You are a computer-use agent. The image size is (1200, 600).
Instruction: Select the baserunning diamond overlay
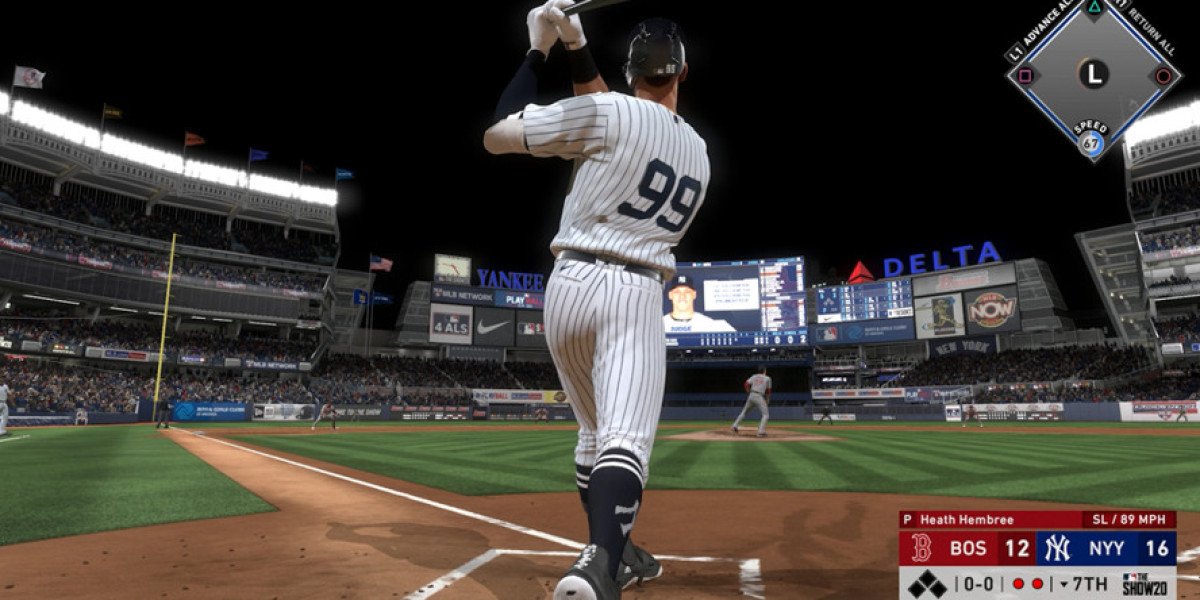[x=1092, y=73]
